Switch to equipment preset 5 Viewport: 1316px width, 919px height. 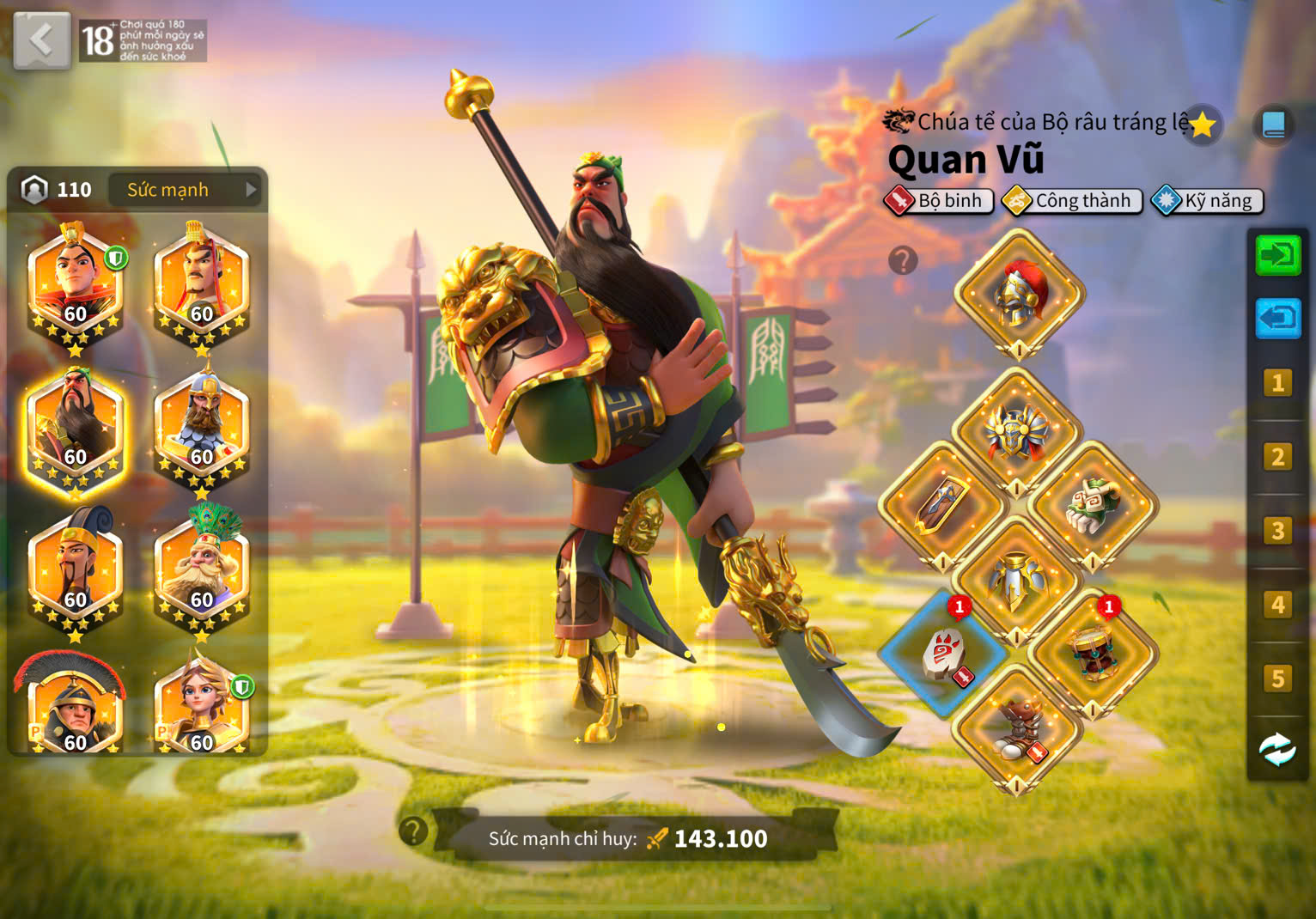[x=1277, y=679]
